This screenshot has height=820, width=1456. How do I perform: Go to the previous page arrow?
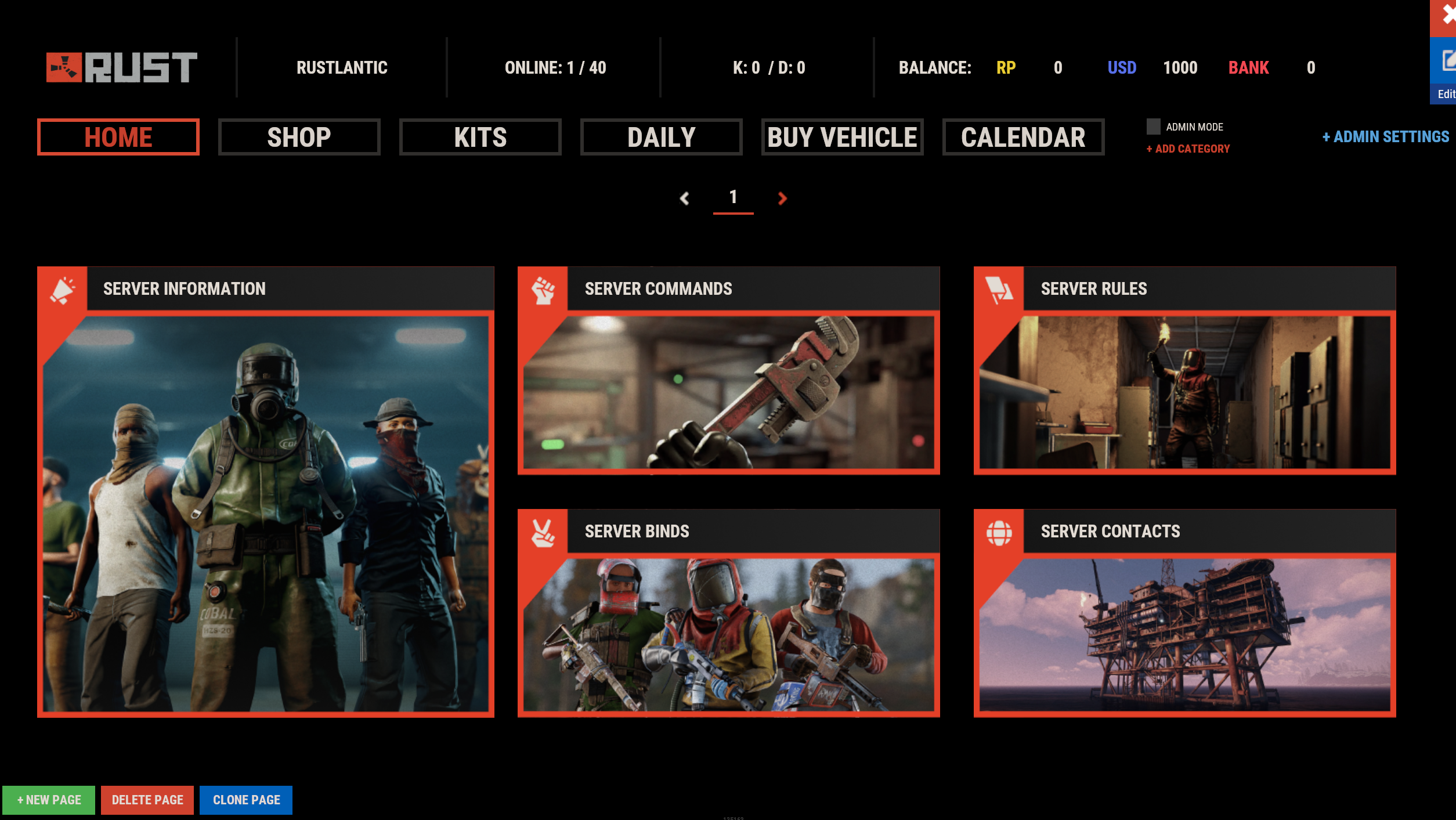(x=685, y=198)
